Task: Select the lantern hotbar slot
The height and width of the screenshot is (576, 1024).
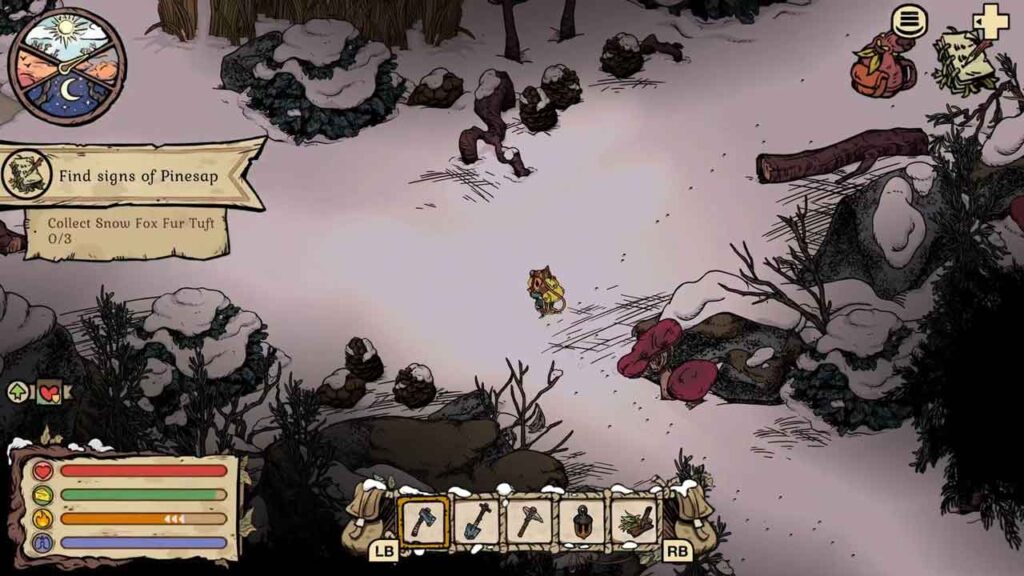Action: (x=581, y=522)
